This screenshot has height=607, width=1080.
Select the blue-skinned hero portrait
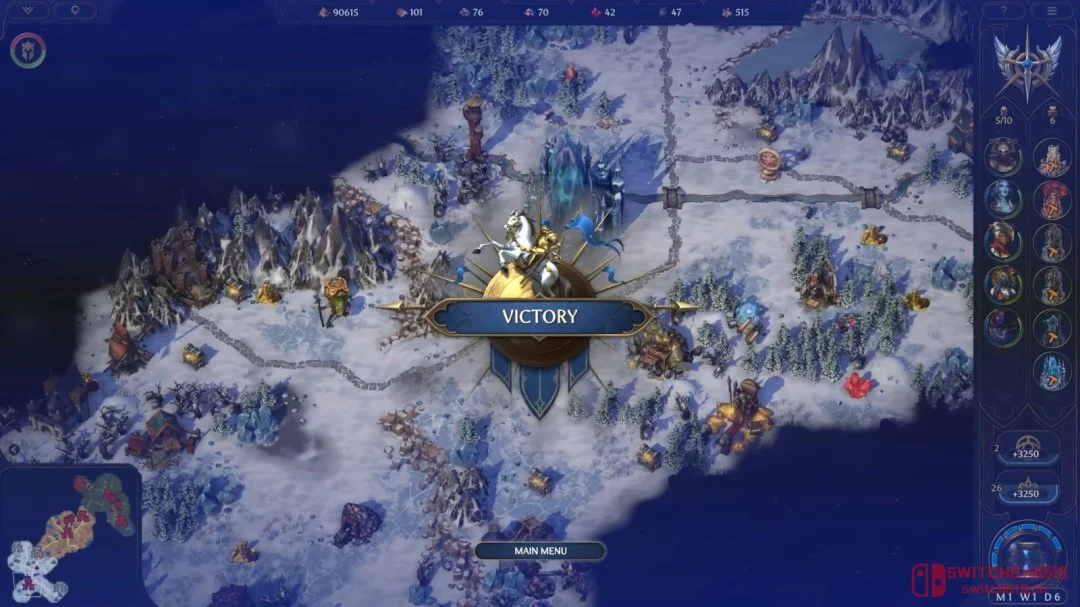tap(1003, 198)
